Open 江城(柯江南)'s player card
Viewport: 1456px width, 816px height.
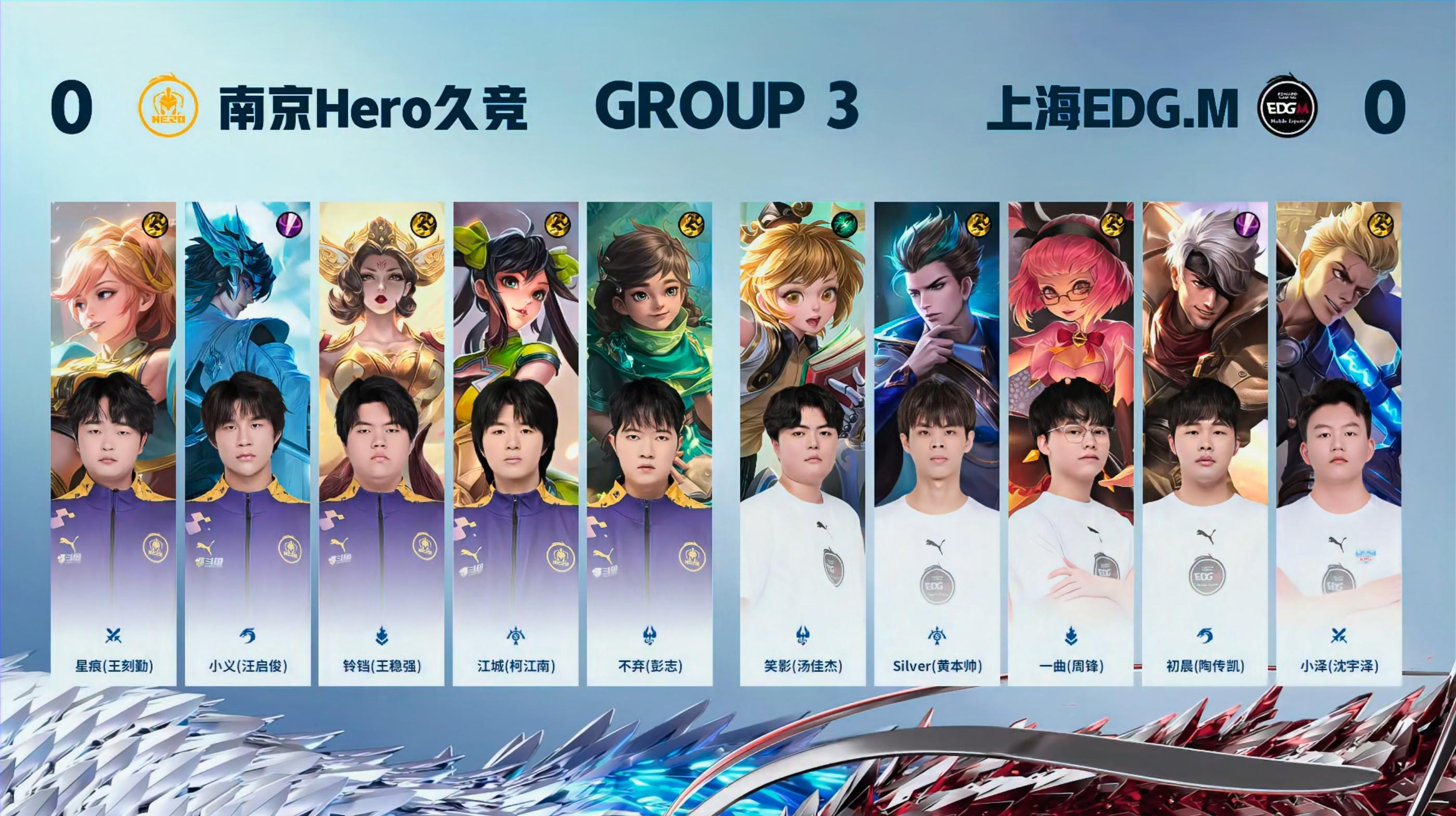(x=515, y=443)
